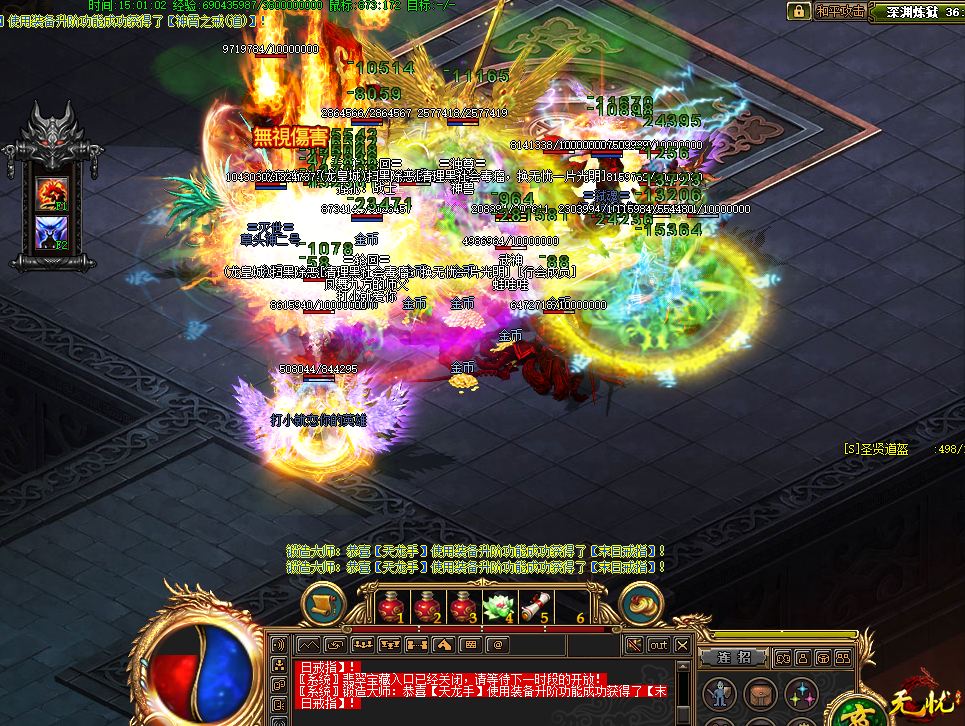Open the bag inventory icon
Image resolution: width=965 pixels, height=726 pixels.
coord(758,693)
